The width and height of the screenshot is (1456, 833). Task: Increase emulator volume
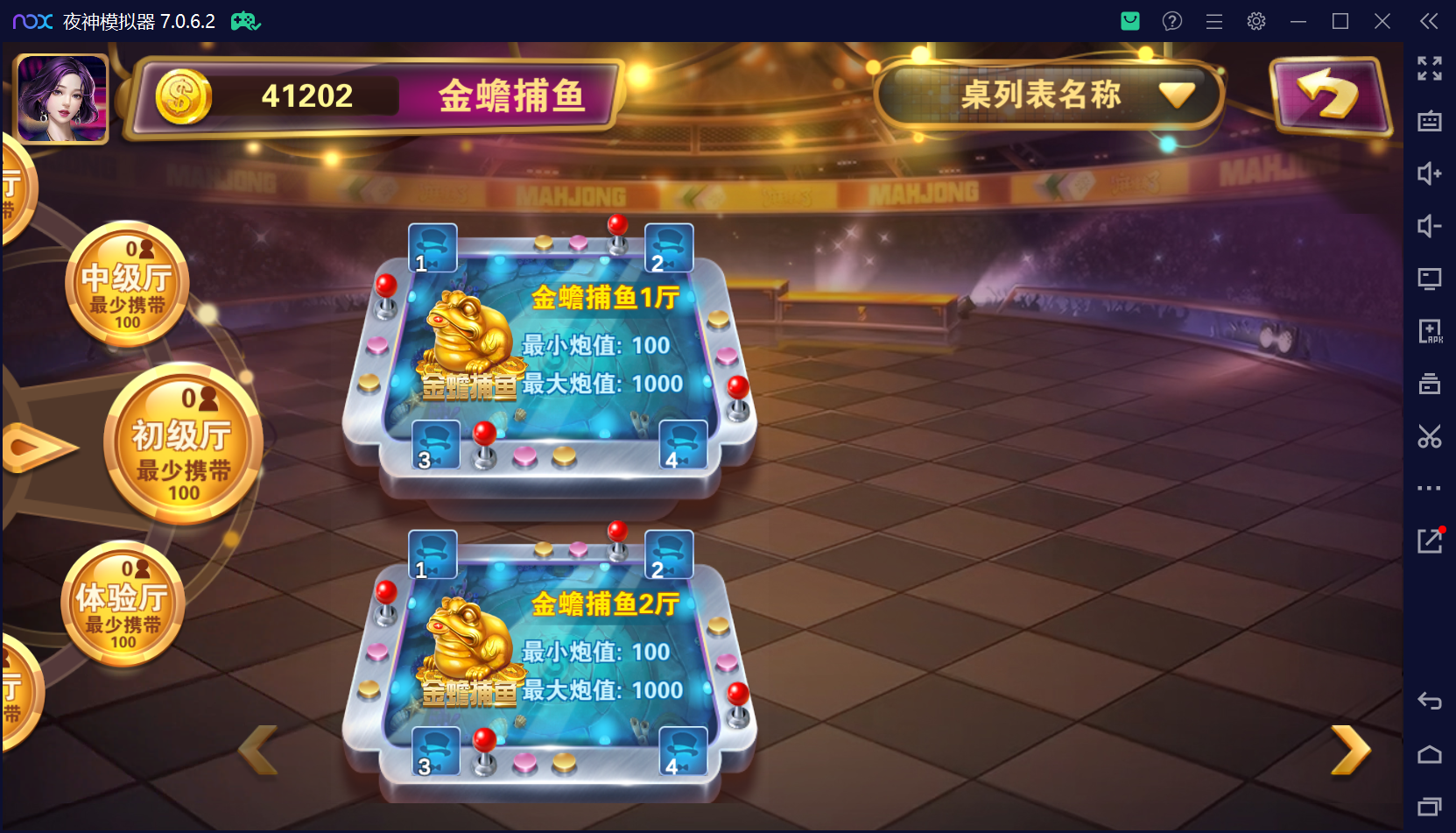pyautogui.click(x=1430, y=174)
